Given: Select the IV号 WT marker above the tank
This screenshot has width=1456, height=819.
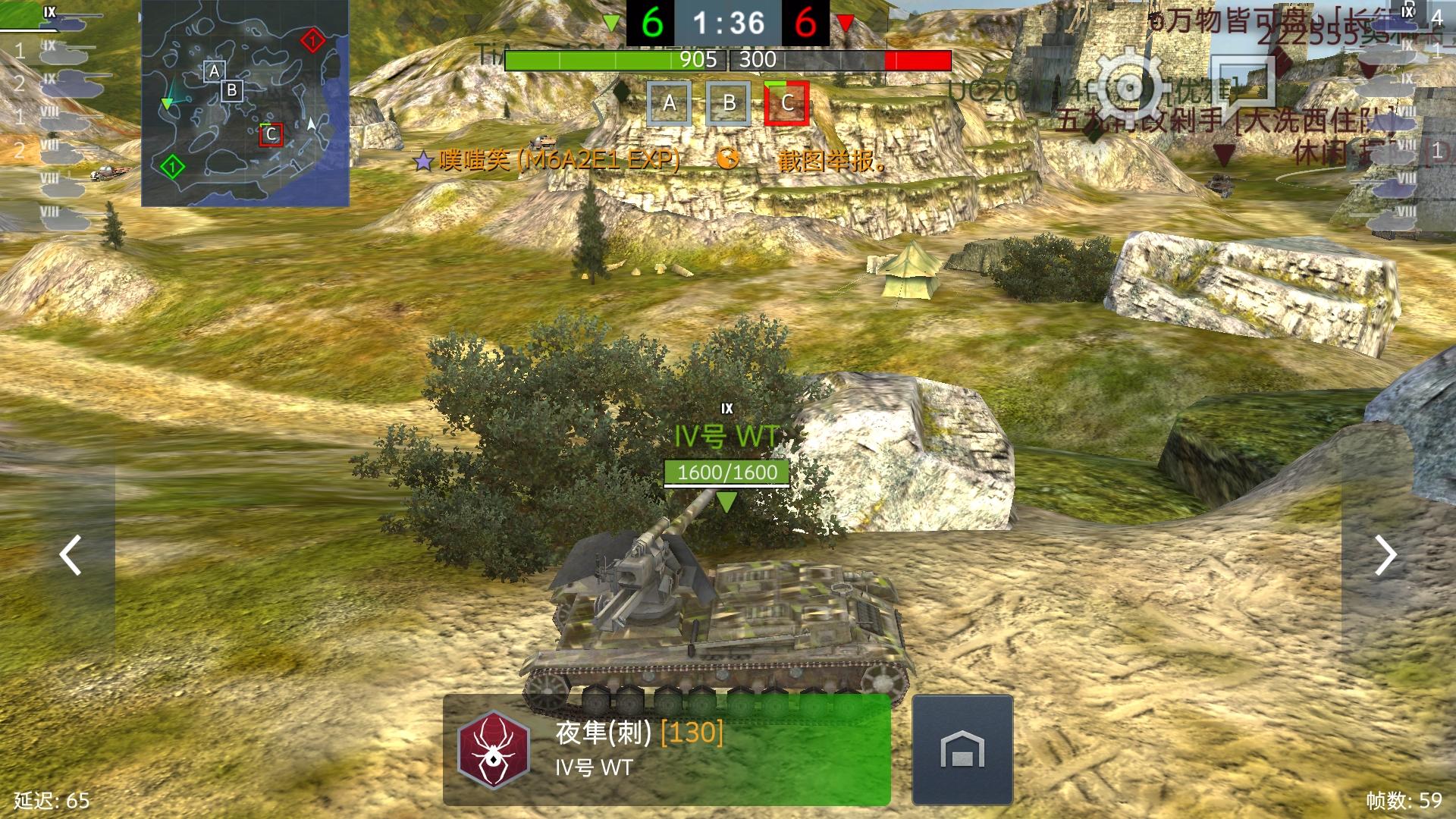Looking at the screenshot, I should [x=724, y=435].
